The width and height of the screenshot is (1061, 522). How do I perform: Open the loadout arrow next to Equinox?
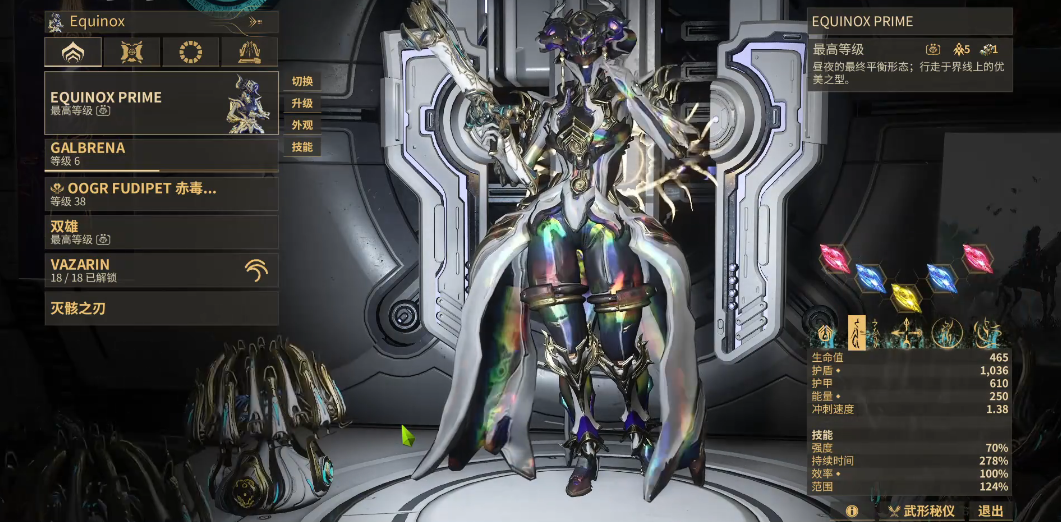[x=256, y=21]
